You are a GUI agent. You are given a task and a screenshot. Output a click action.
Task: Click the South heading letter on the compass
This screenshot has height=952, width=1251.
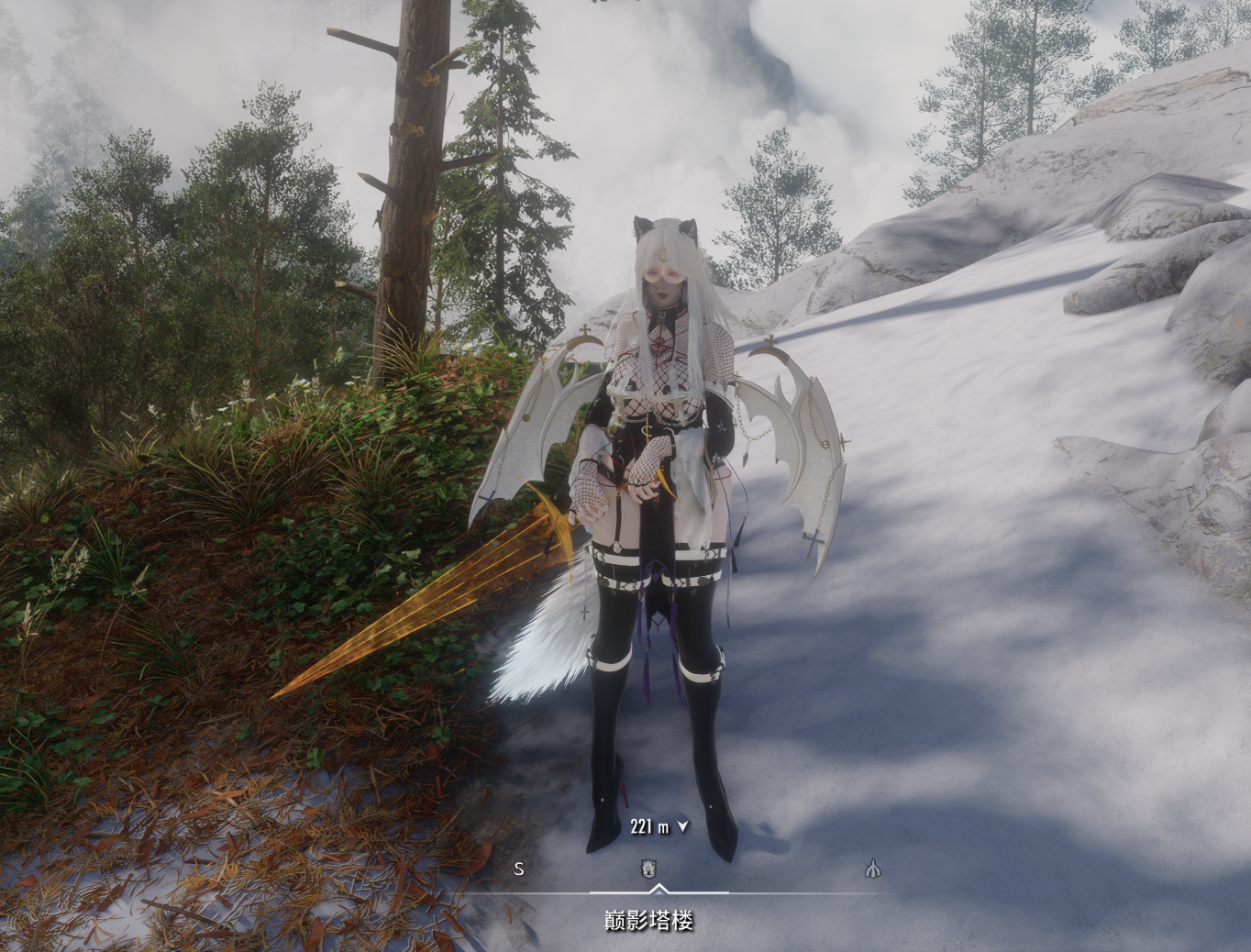pos(519,869)
